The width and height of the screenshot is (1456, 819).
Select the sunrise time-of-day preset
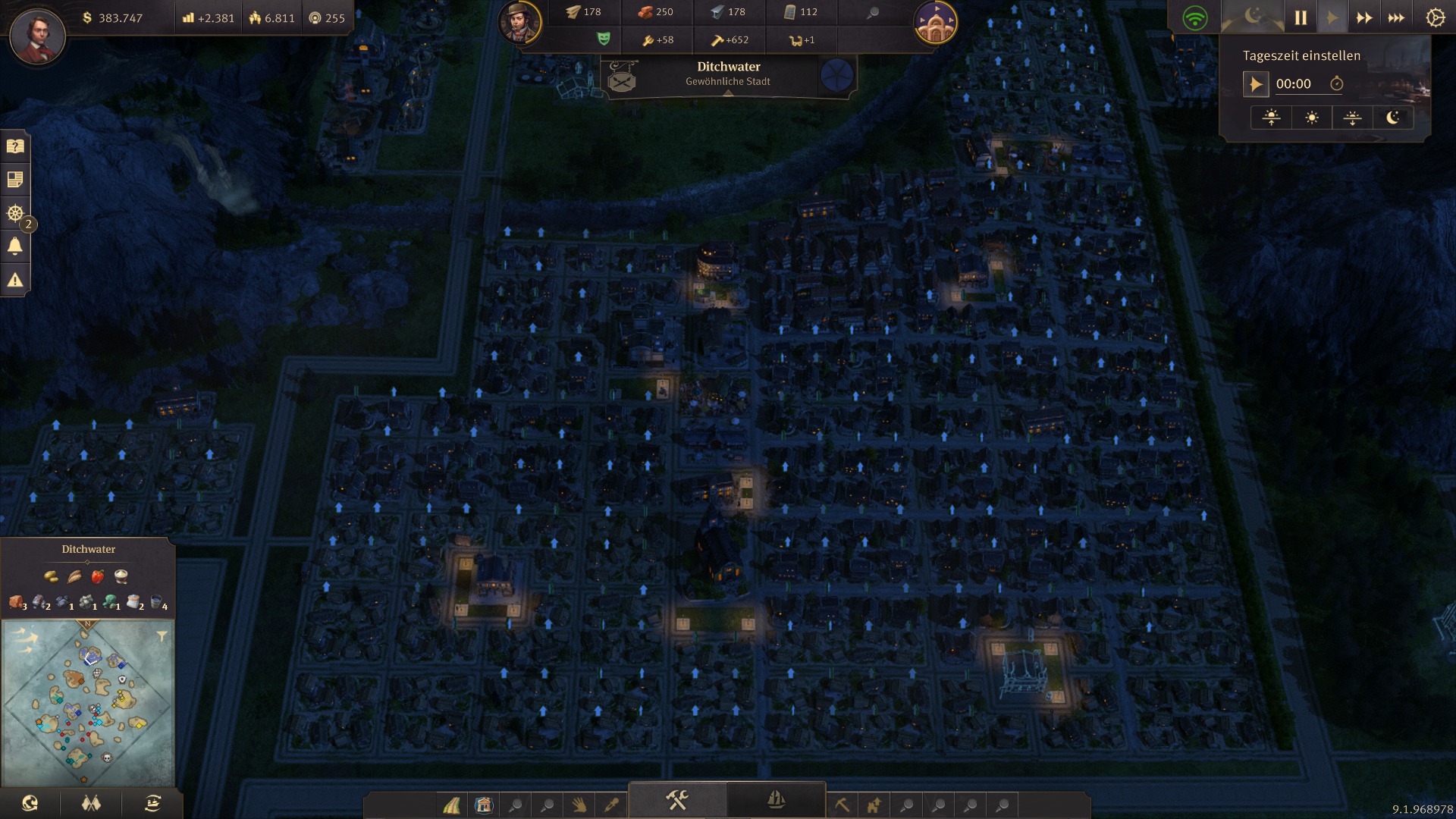(x=1272, y=118)
